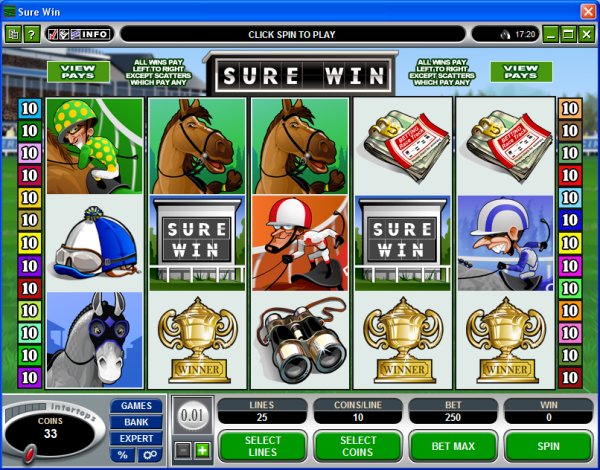Increase coin size with the green plus

point(200,451)
